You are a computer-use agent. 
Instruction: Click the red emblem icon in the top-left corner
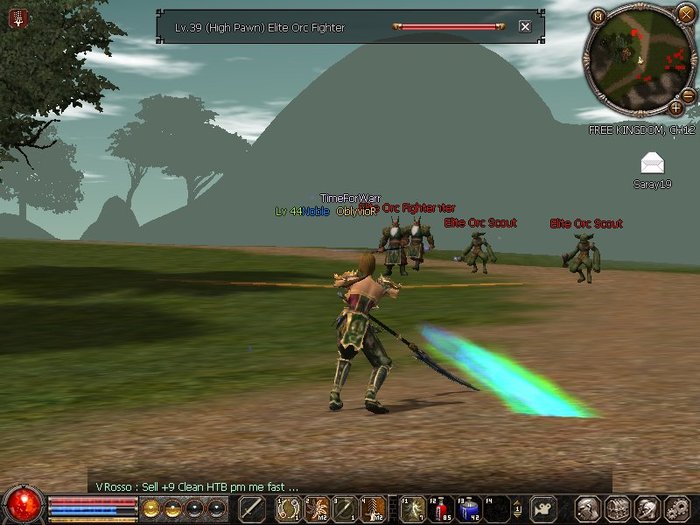coord(17,17)
